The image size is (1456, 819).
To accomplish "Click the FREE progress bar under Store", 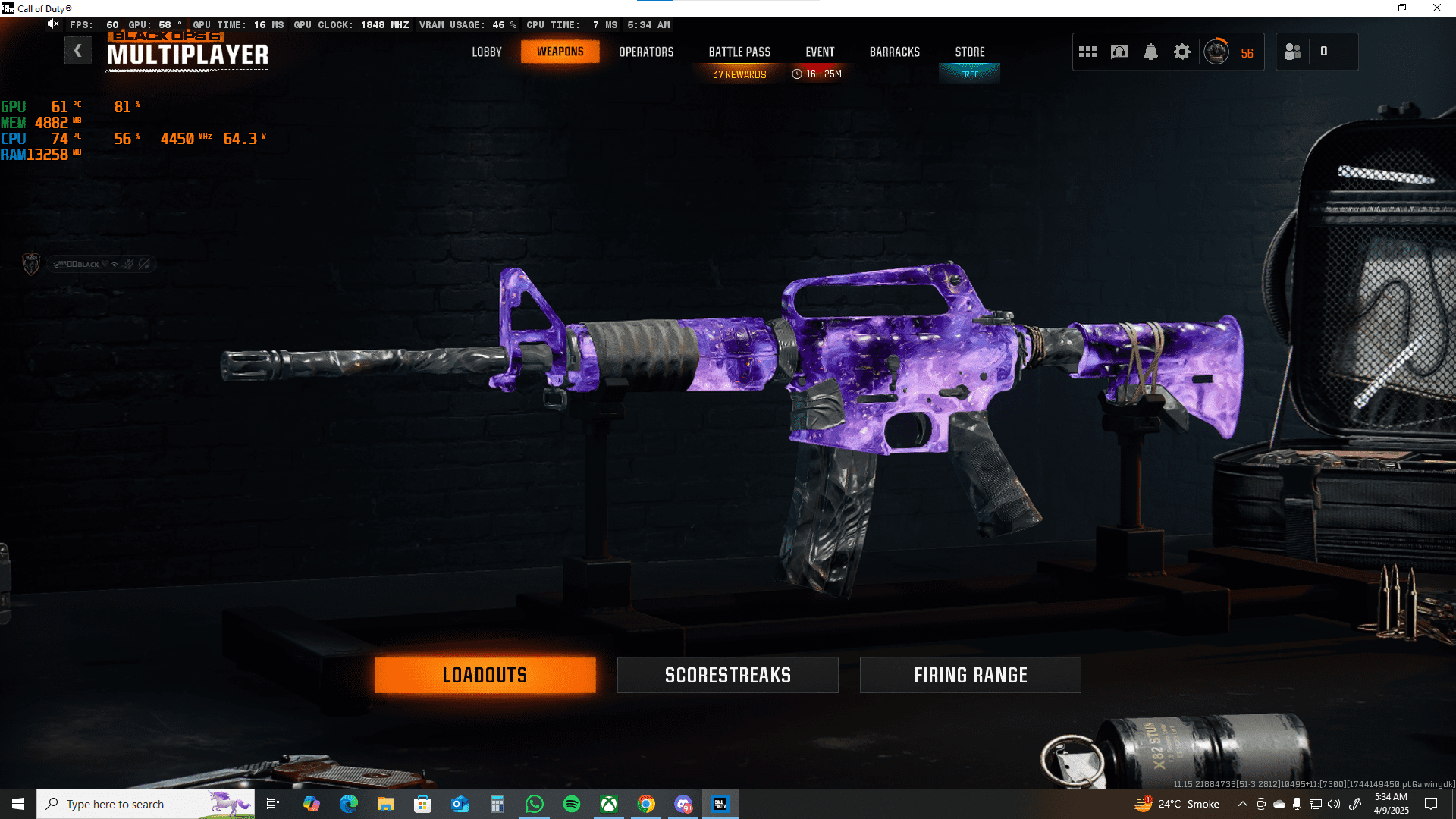I will (969, 74).
